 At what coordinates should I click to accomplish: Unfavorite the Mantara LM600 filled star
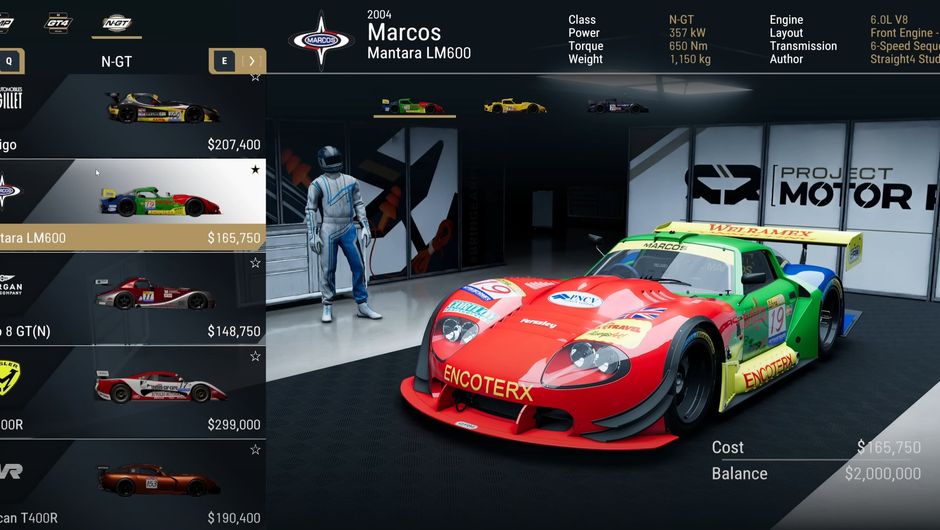click(255, 170)
